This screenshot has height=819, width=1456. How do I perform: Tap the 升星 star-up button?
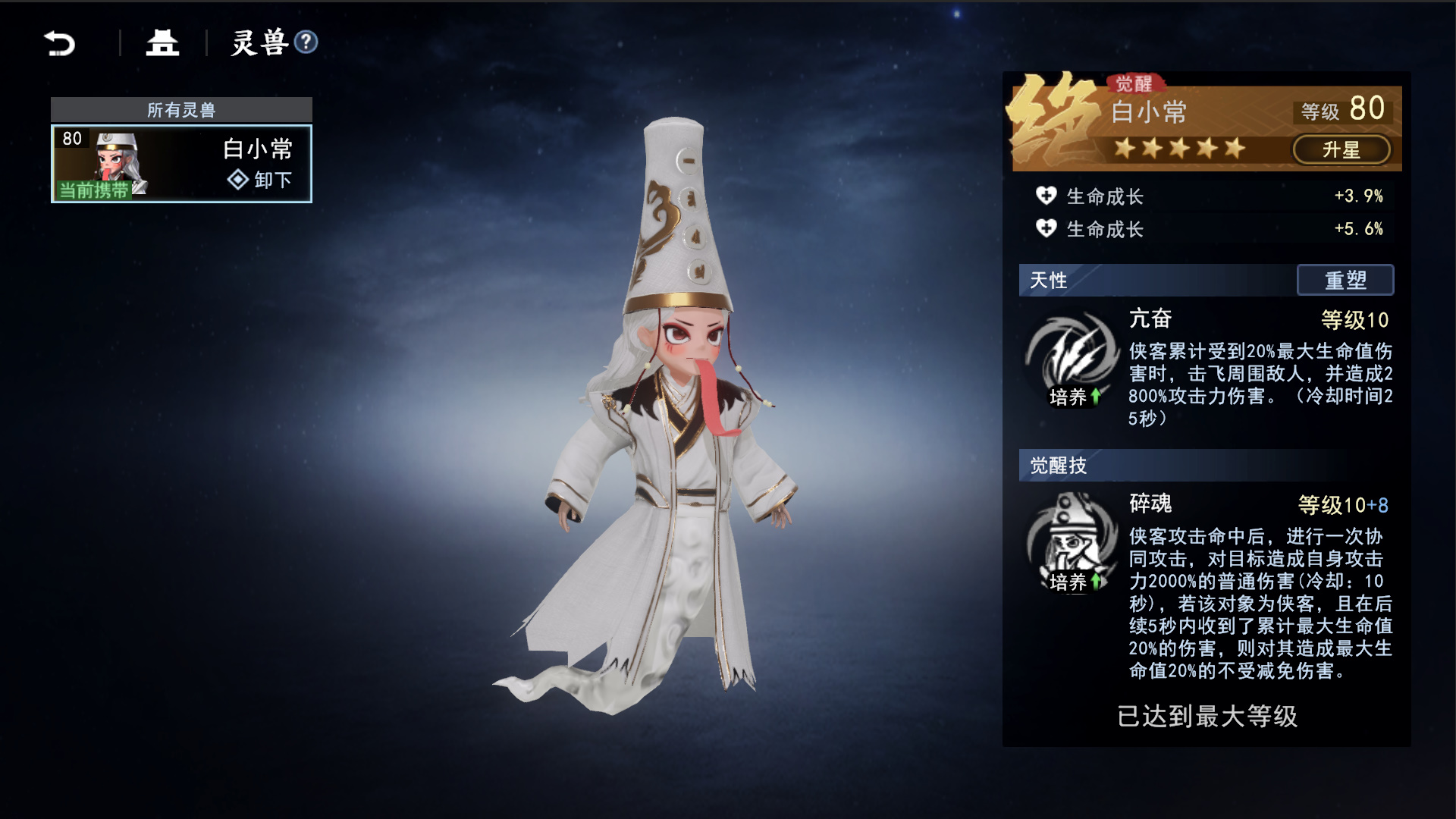(x=1341, y=149)
